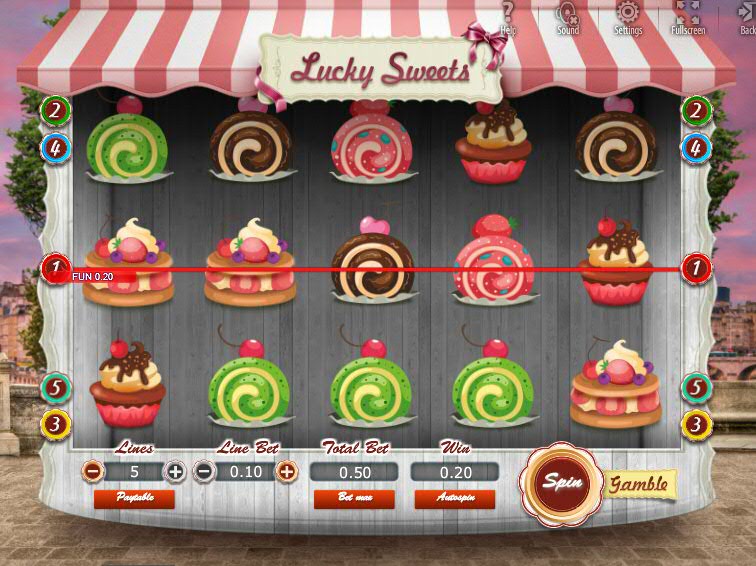Lower the Line Bet amount
756x566 pixels.
(x=203, y=471)
